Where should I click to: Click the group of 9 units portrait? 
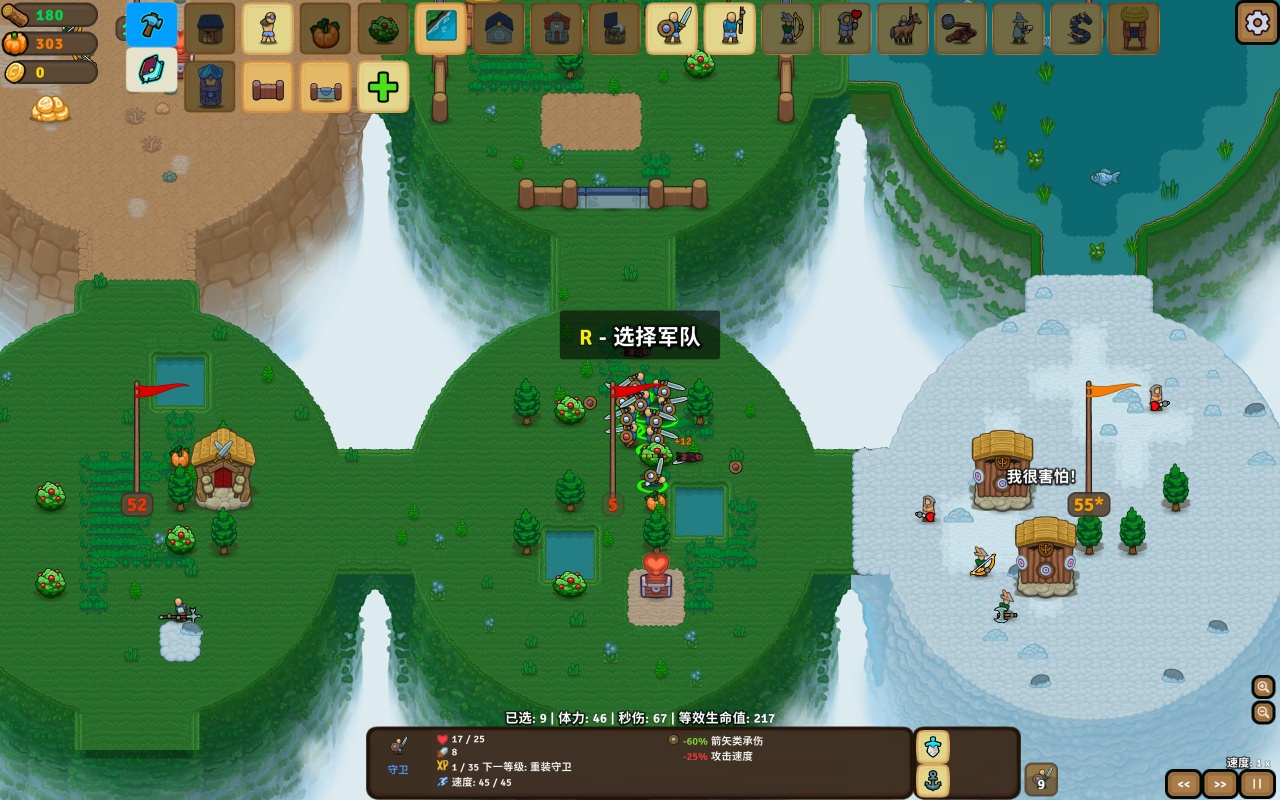pyautogui.click(x=1041, y=779)
